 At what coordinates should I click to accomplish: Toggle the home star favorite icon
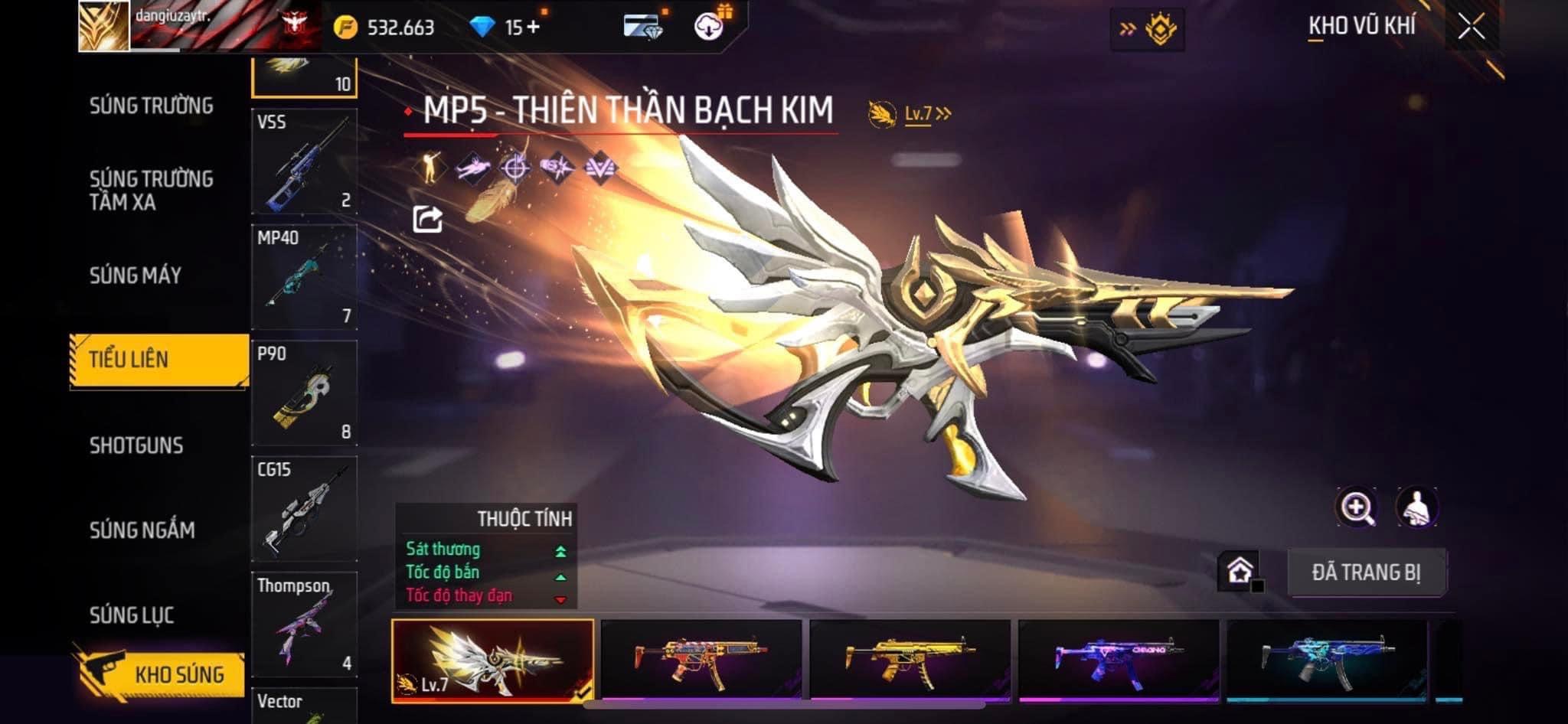[x=1240, y=571]
